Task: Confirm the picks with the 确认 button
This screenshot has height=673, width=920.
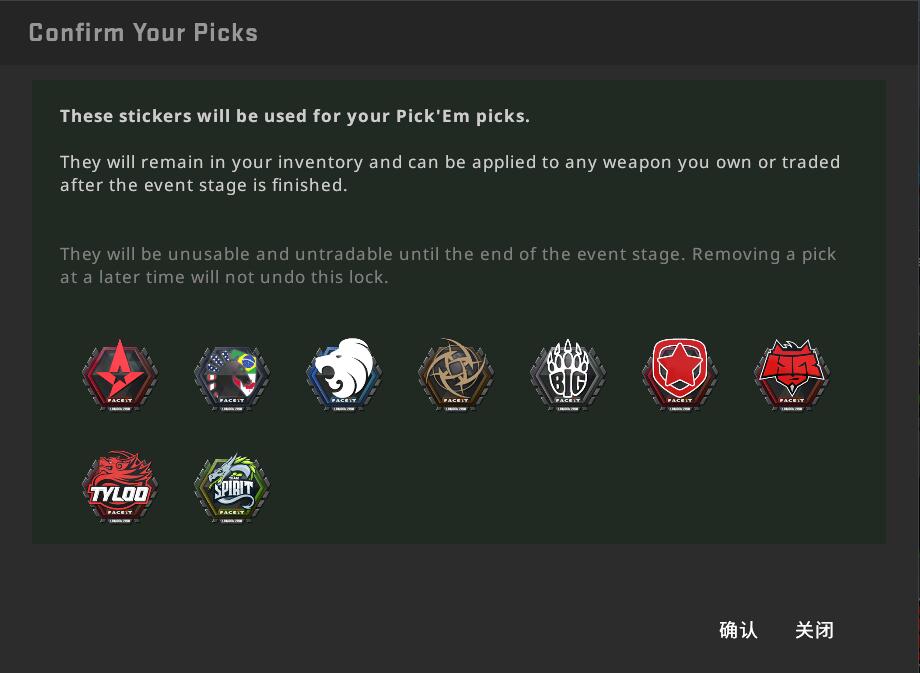Action: (738, 630)
